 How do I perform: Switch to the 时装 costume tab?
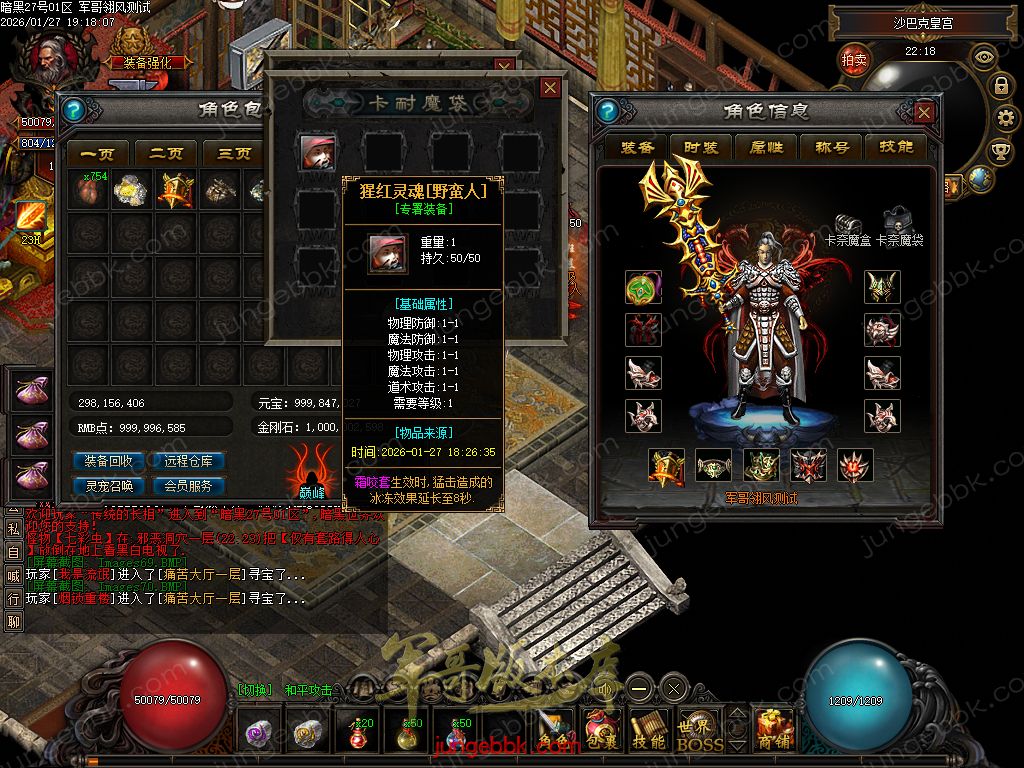[701, 148]
